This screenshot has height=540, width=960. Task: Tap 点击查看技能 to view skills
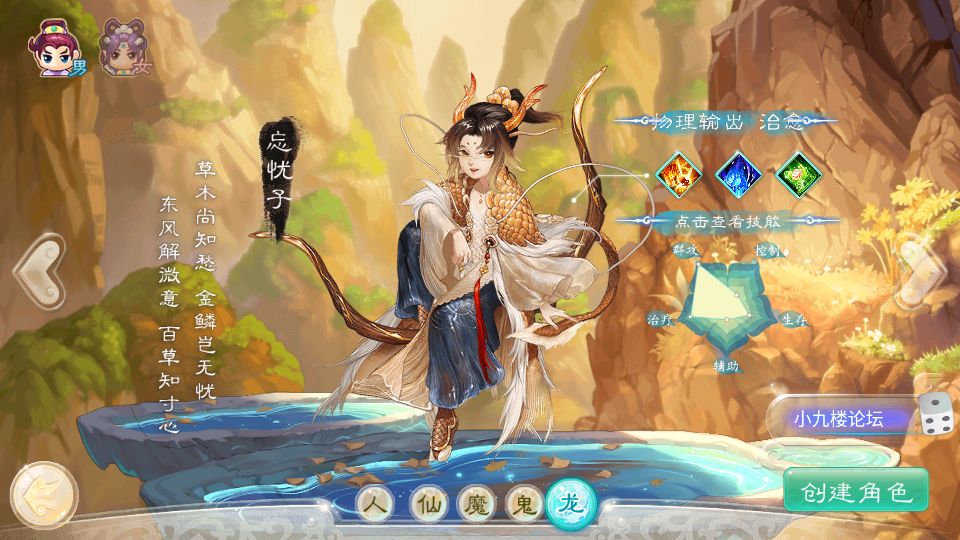[728, 221]
